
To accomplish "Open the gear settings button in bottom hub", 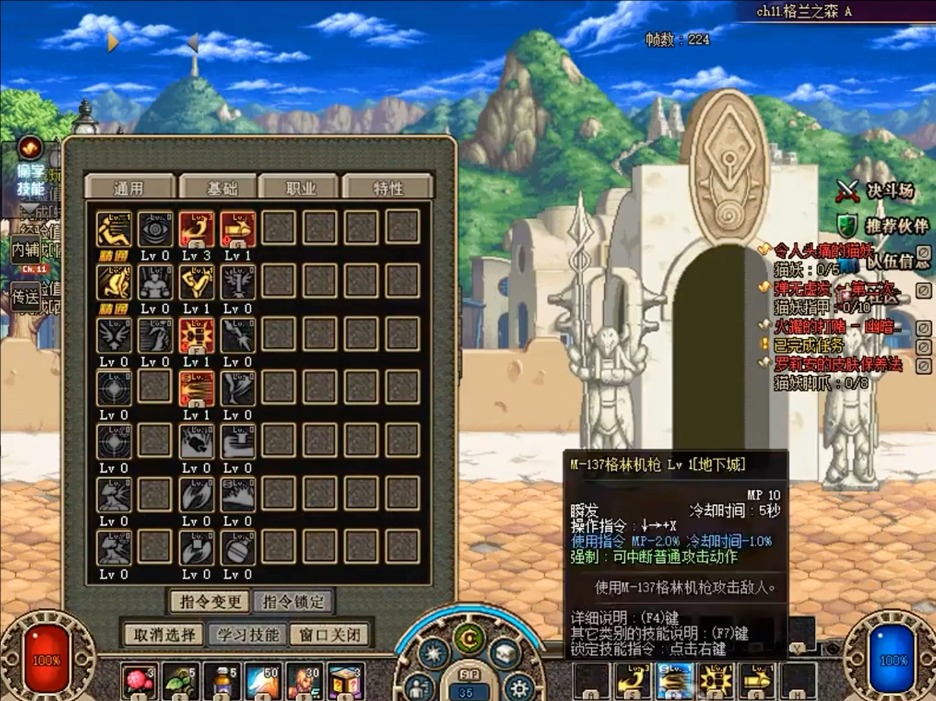I will pos(518,687).
